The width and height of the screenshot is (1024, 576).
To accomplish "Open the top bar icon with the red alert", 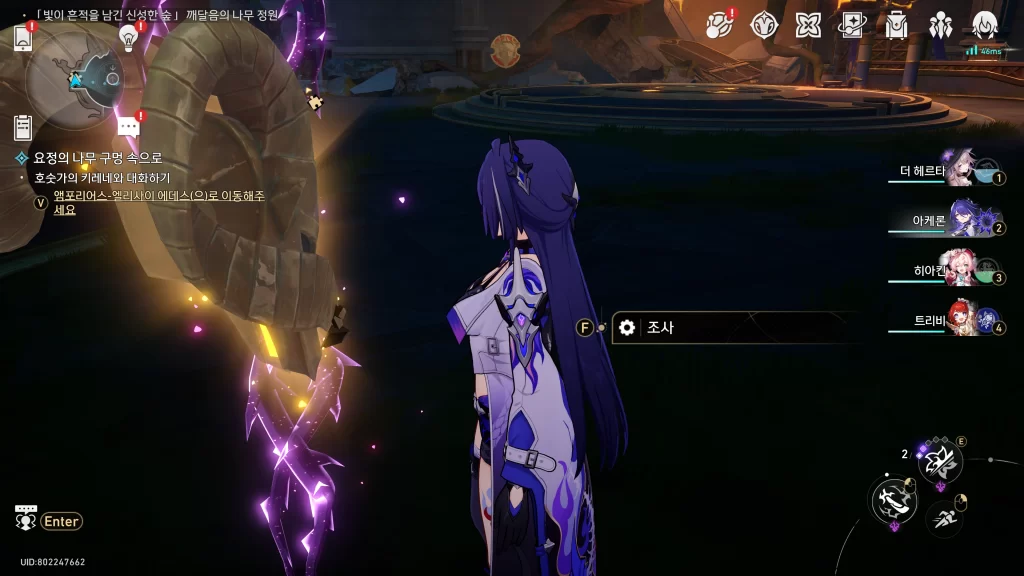I will tap(719, 25).
